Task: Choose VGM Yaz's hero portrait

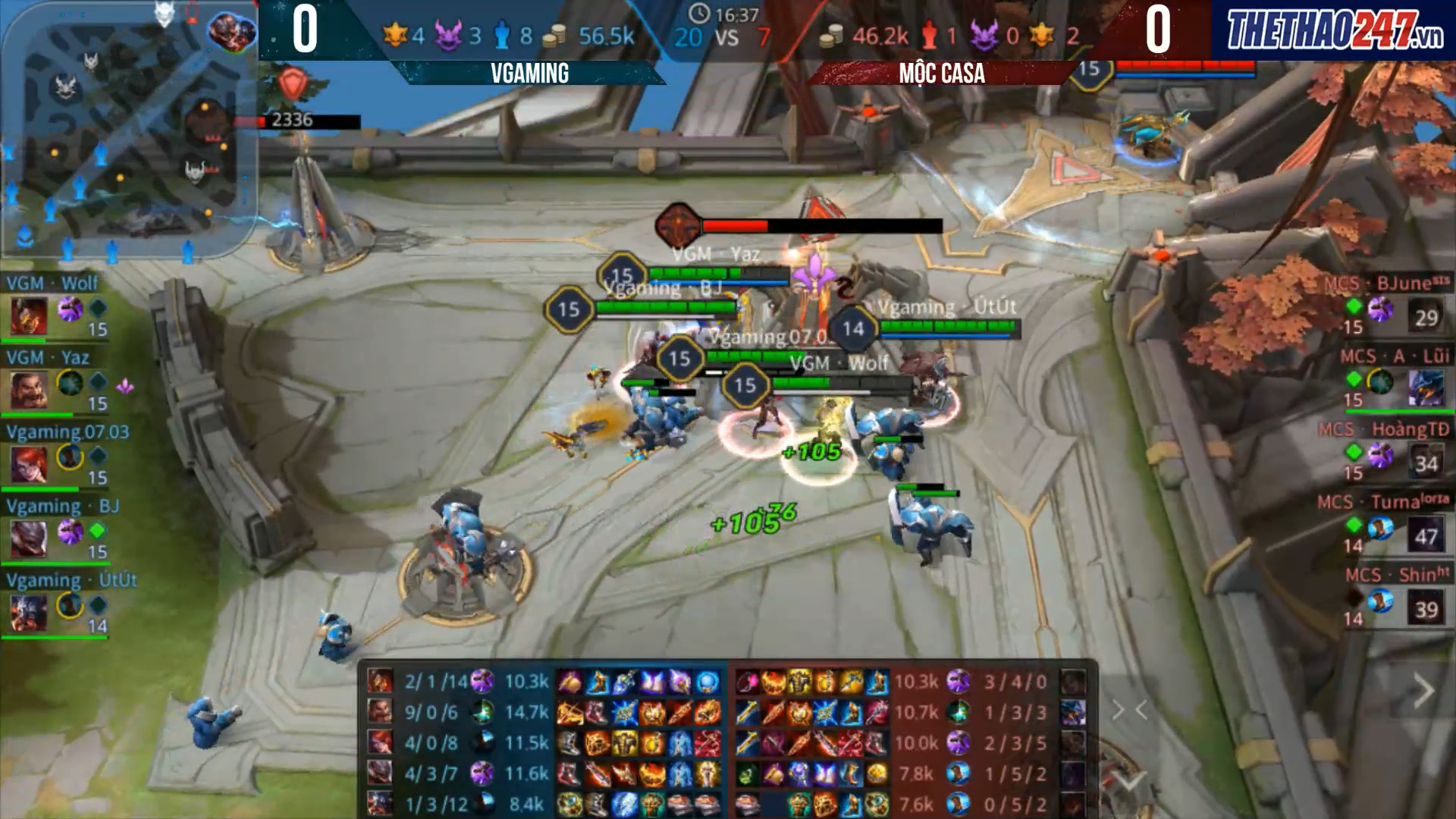Action: (x=29, y=390)
